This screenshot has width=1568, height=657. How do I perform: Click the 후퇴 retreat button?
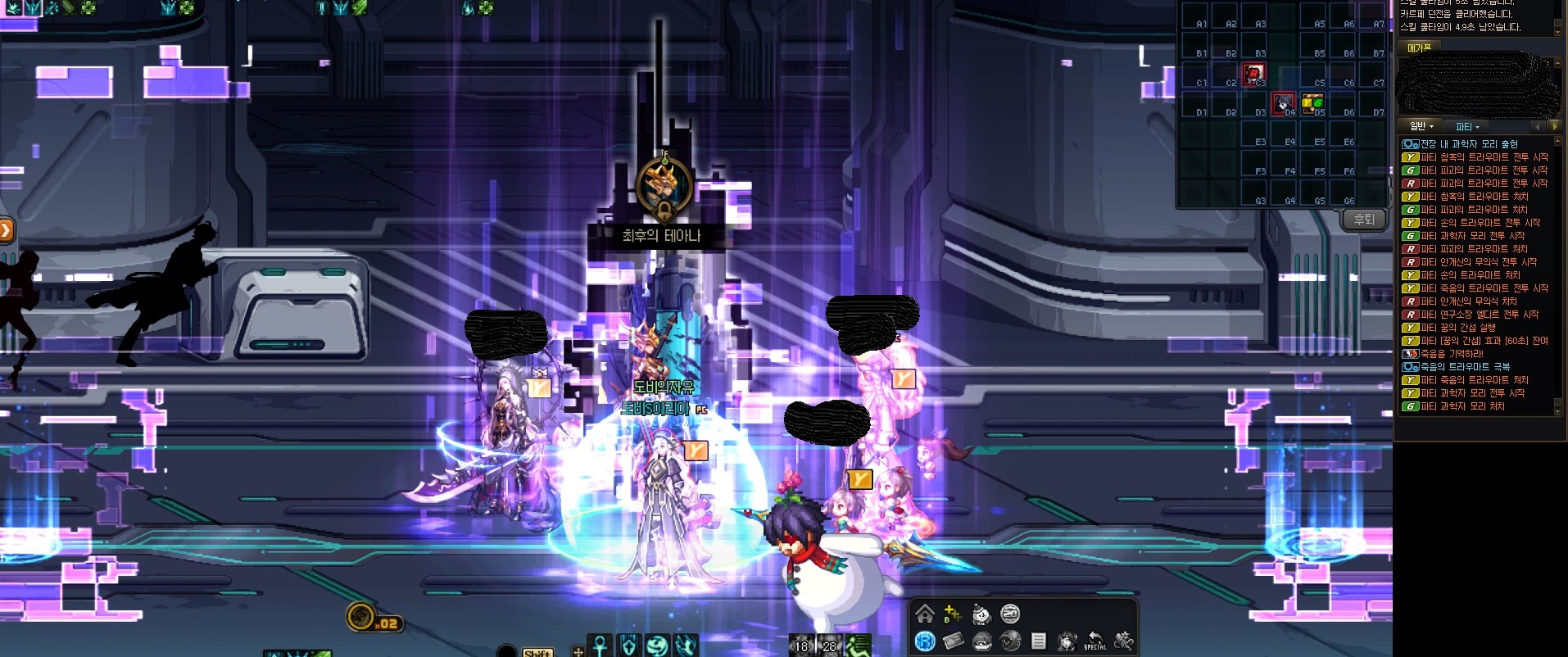pyautogui.click(x=1364, y=220)
